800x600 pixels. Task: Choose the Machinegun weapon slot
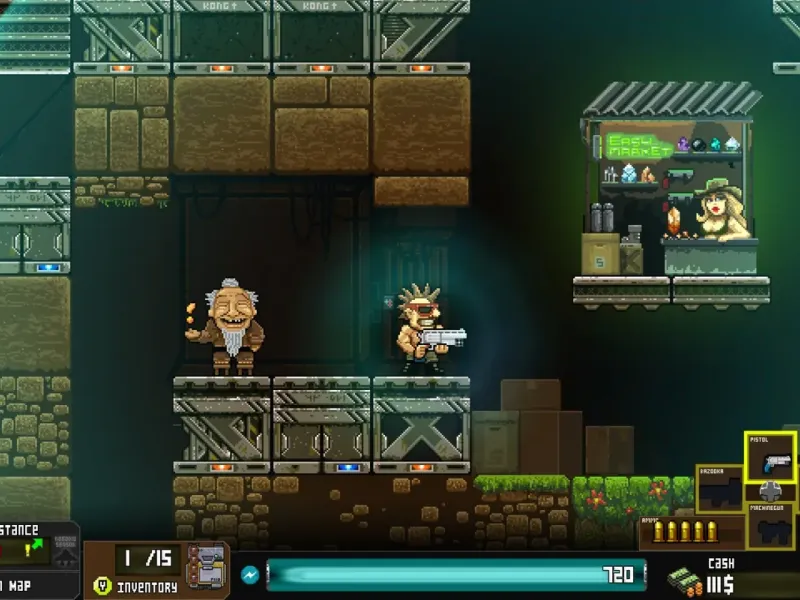[770, 524]
